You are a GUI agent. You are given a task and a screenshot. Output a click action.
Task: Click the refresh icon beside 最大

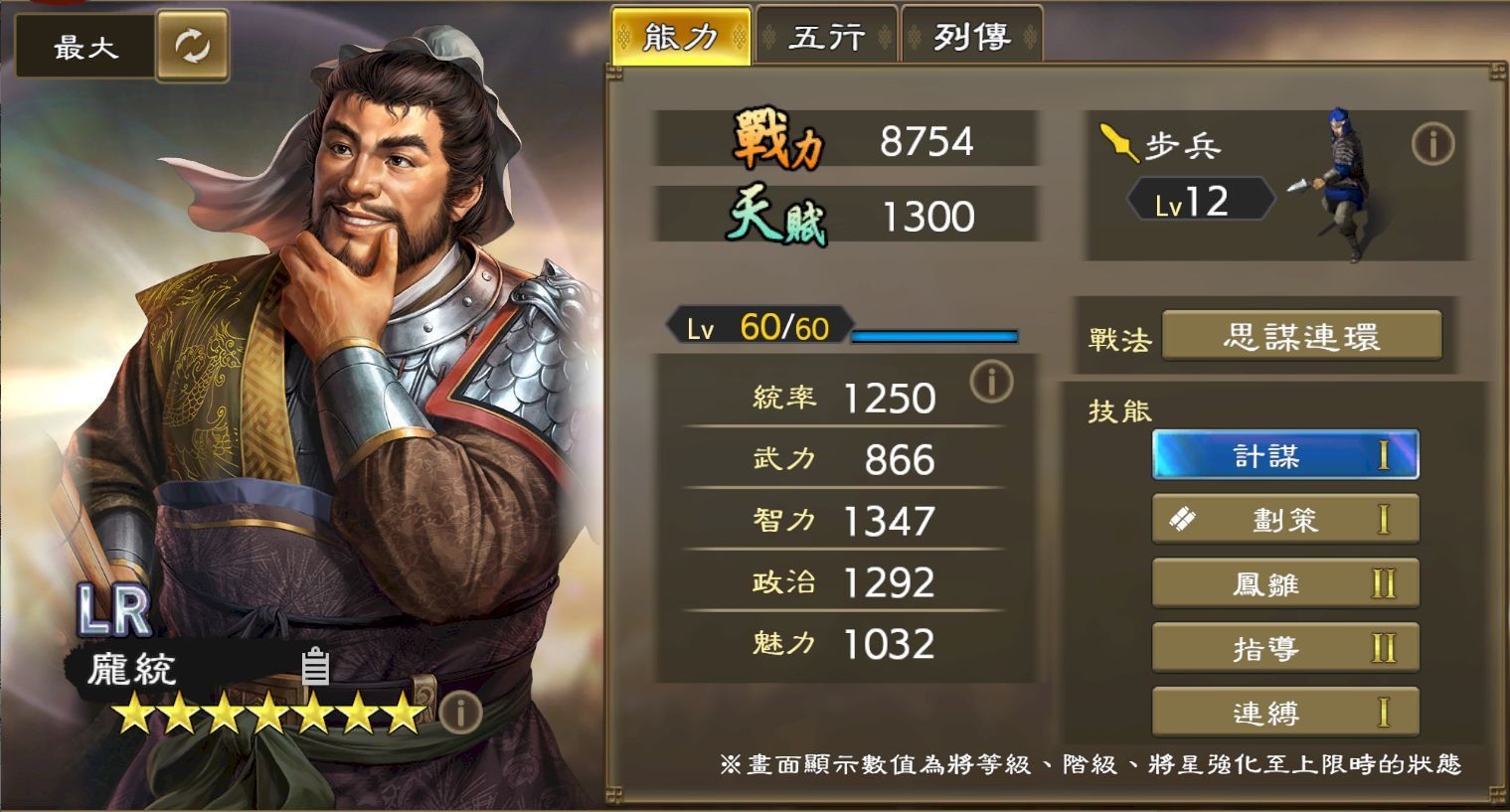point(193,45)
